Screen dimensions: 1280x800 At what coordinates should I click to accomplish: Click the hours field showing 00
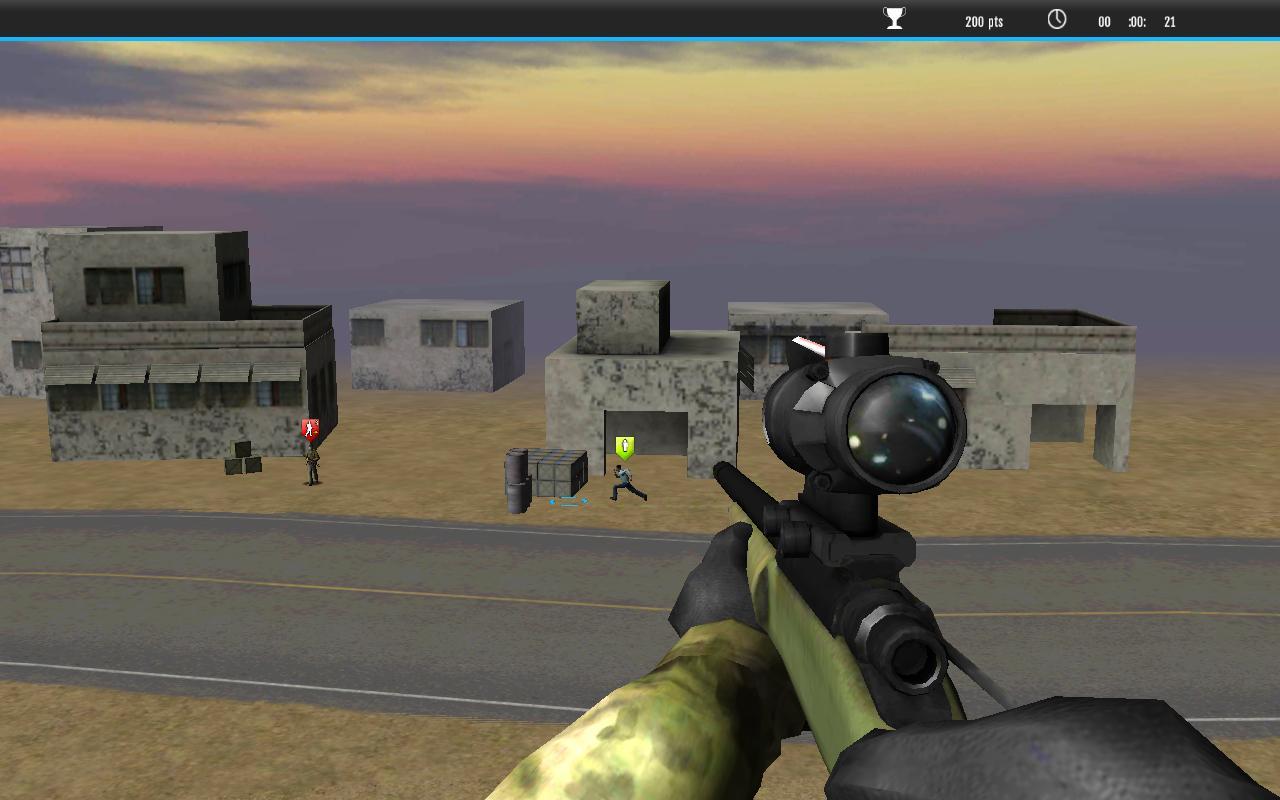click(1104, 21)
